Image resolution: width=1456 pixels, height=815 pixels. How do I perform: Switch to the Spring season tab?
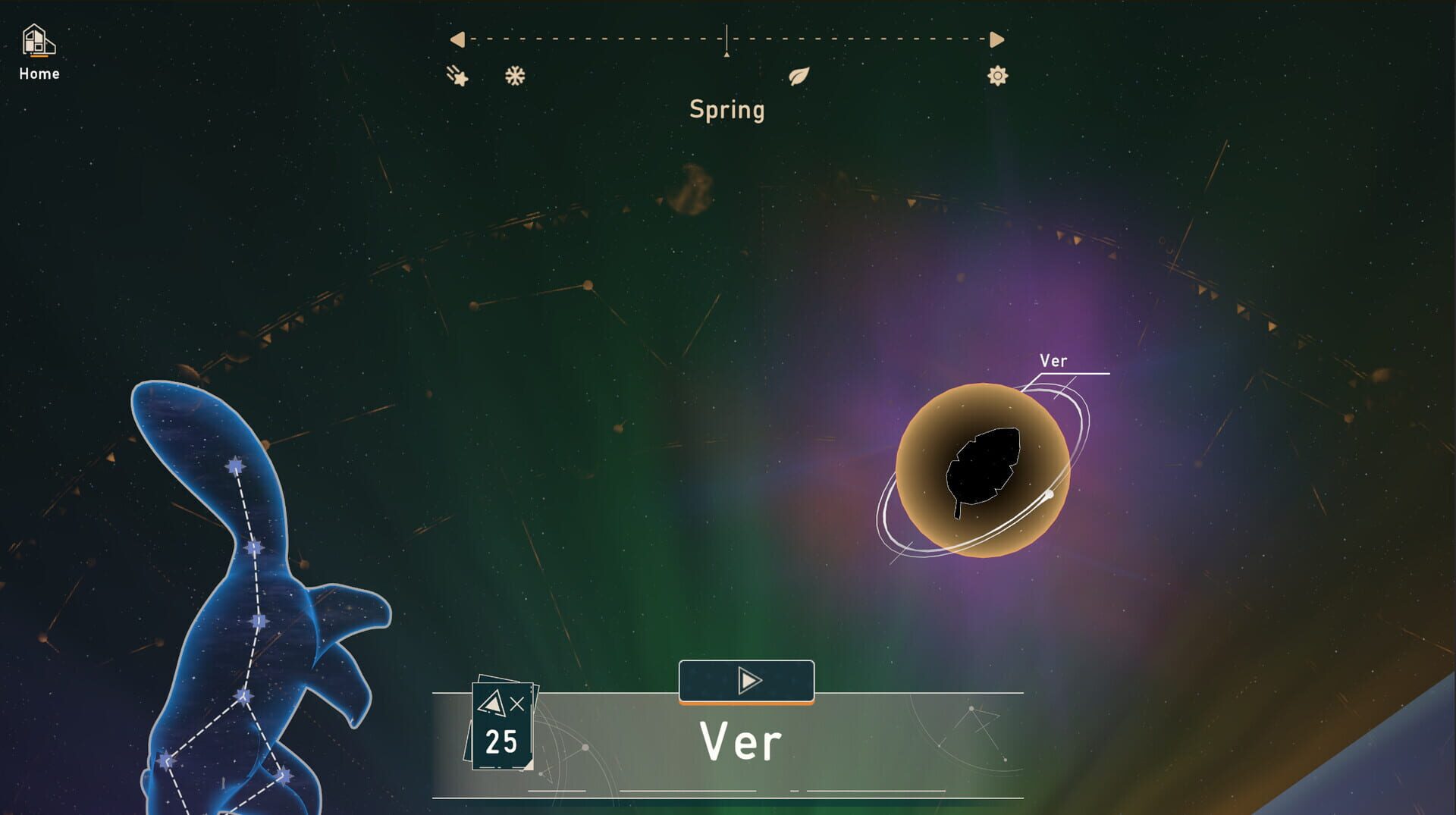coord(726,109)
